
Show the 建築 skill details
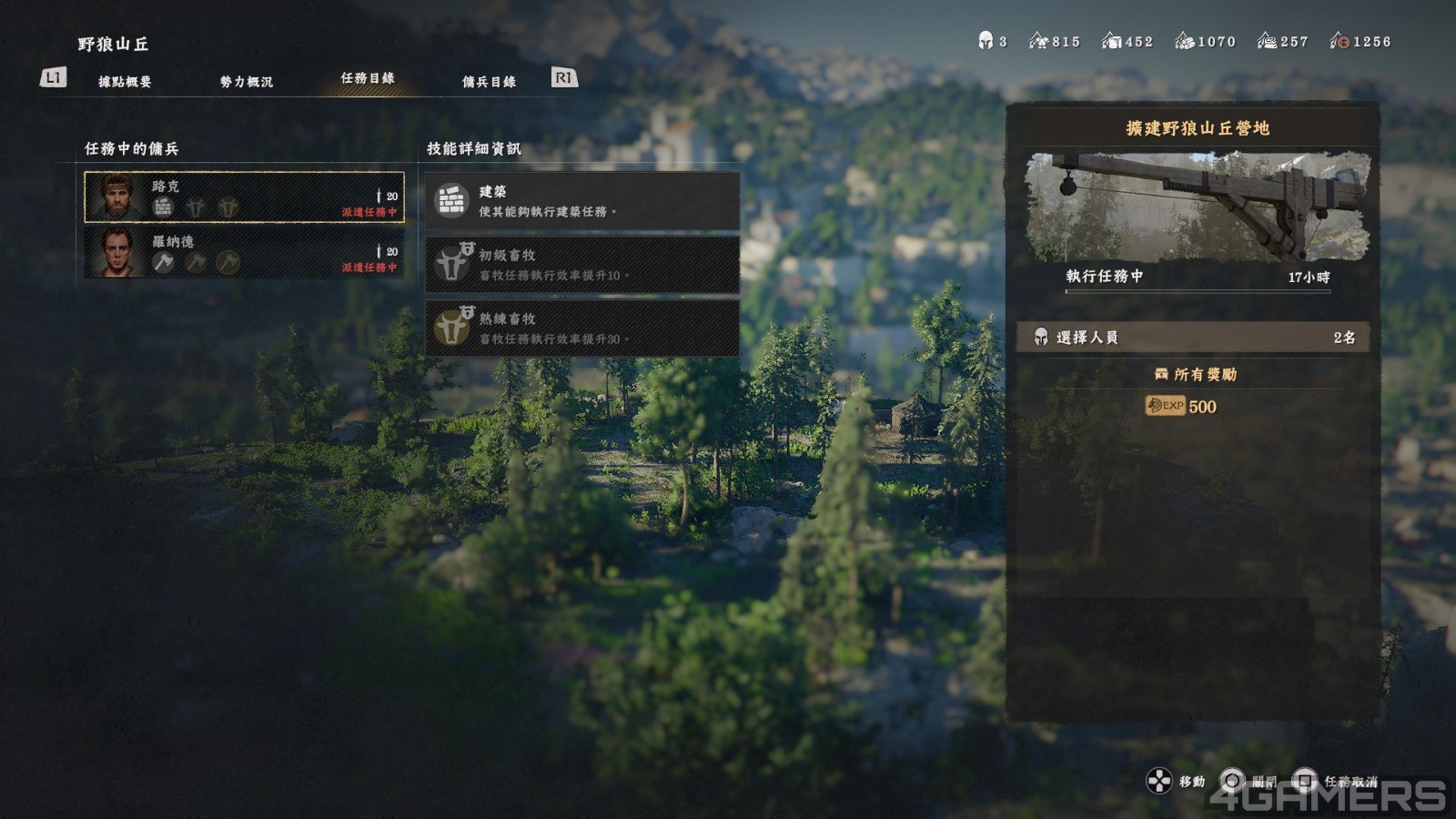[x=581, y=201]
